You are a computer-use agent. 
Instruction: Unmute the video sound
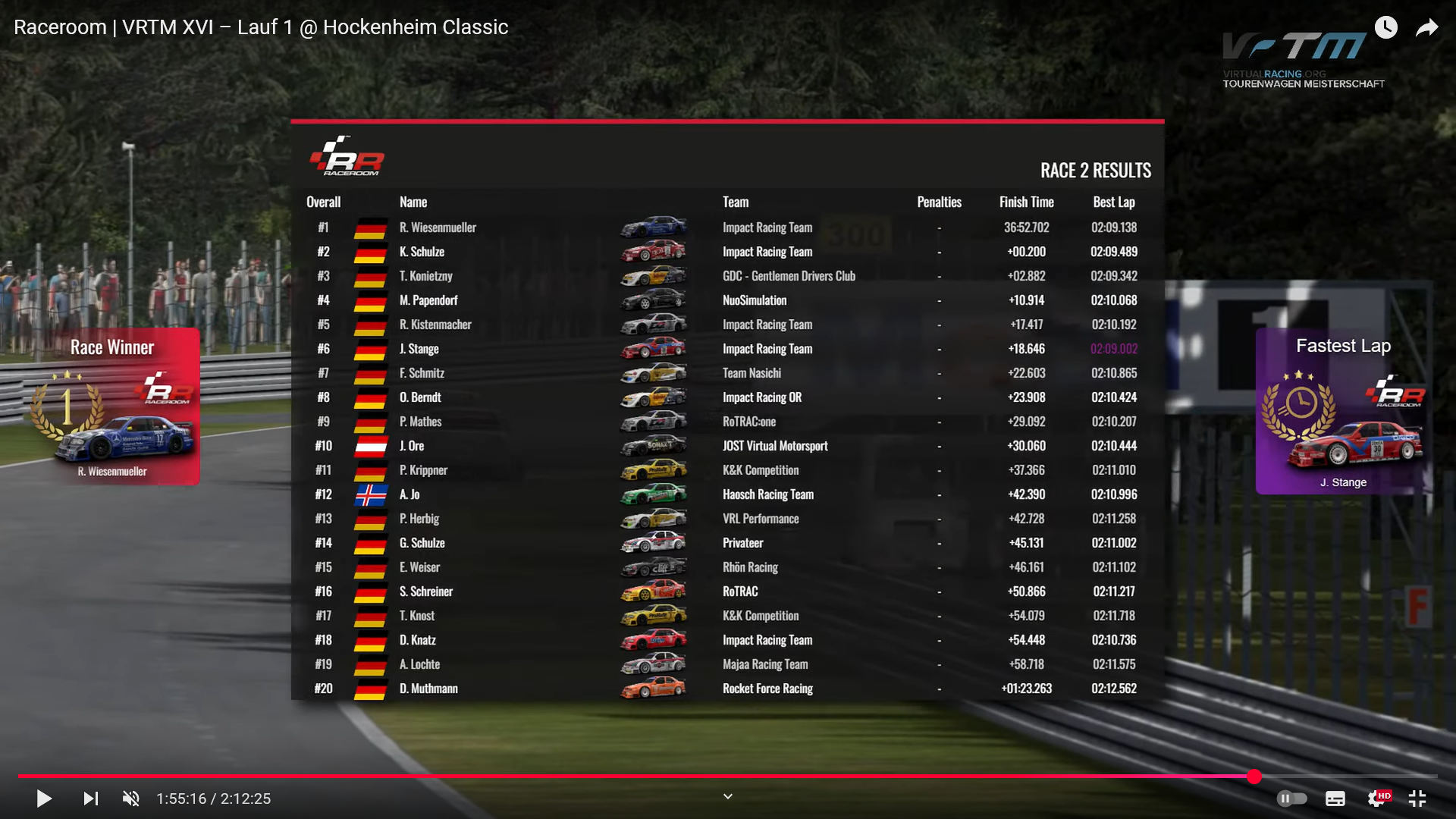click(x=131, y=799)
